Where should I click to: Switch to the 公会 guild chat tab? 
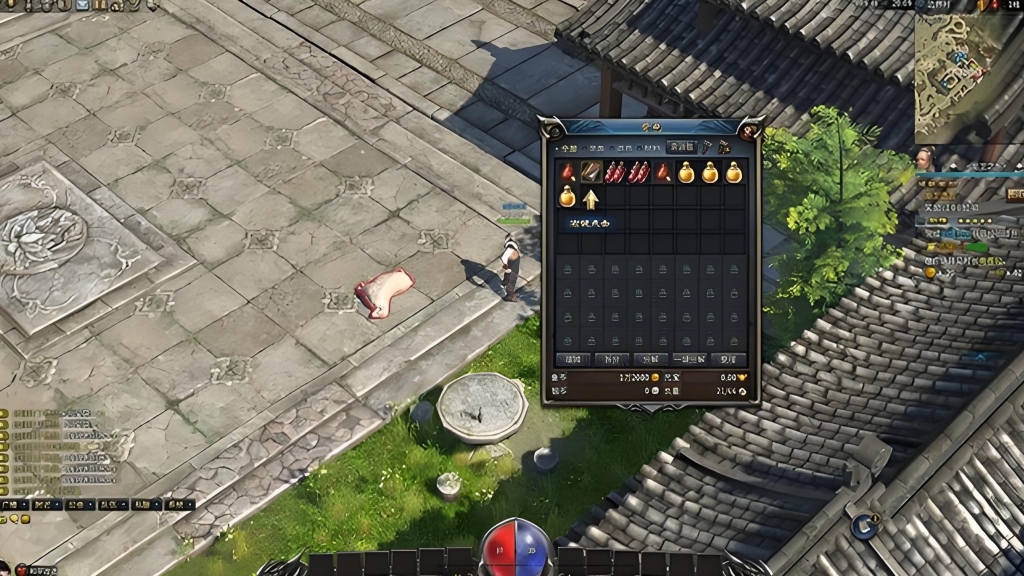[80, 505]
